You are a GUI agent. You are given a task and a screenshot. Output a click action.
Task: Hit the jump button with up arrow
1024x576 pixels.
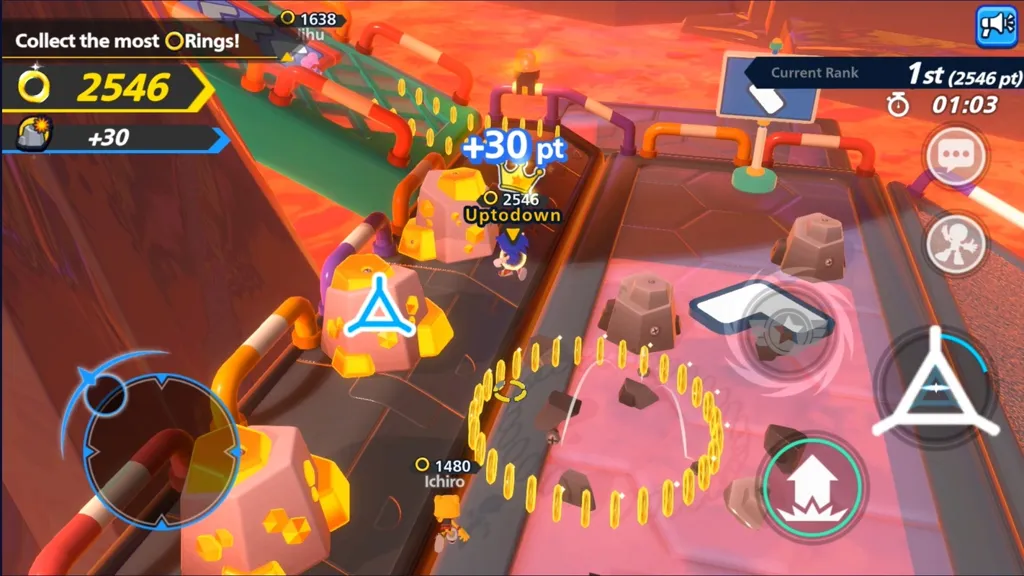click(810, 488)
